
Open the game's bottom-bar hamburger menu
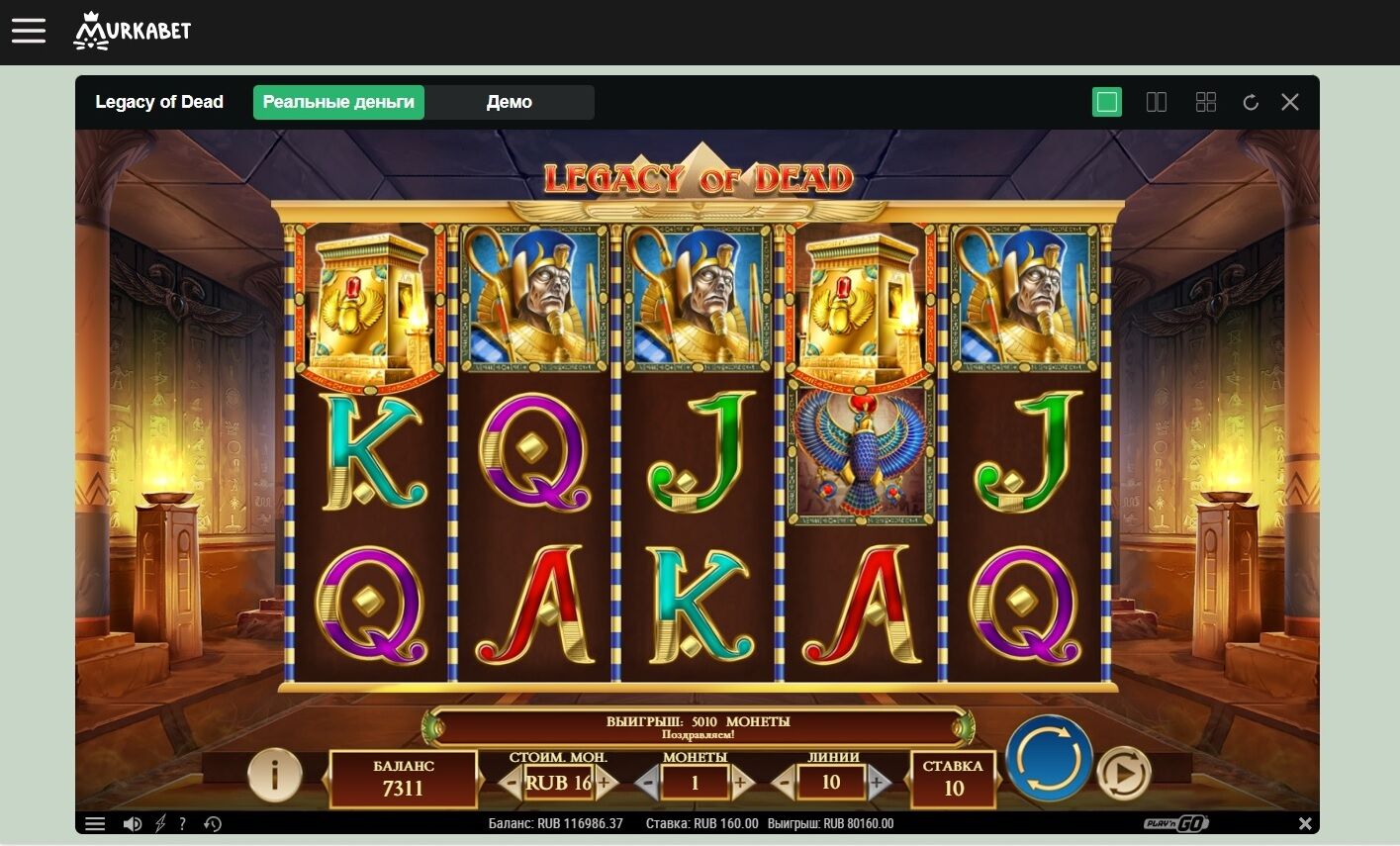coord(95,823)
